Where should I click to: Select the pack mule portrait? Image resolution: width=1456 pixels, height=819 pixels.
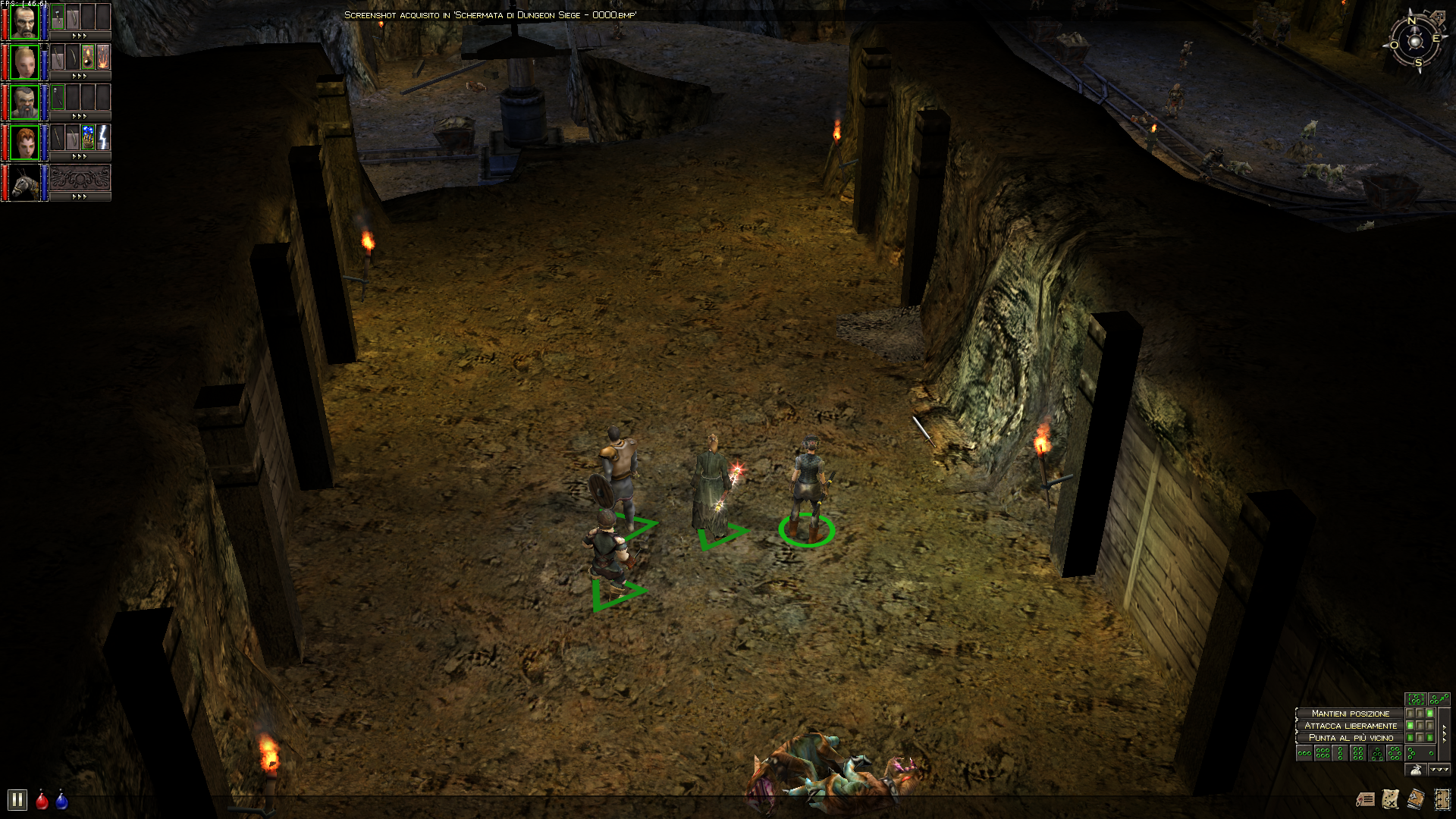[24, 183]
